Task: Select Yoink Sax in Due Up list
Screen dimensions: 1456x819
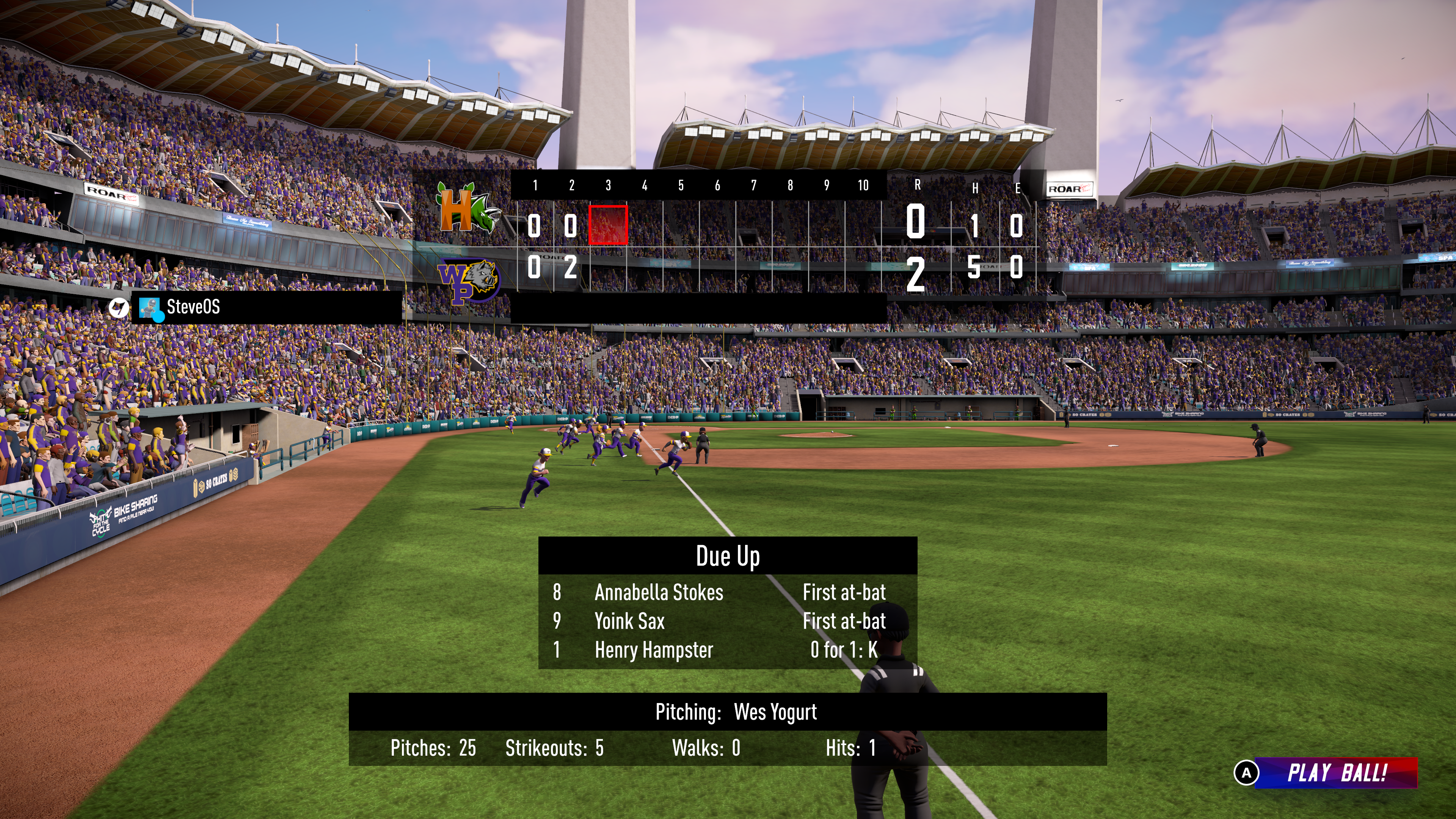Action: pos(629,621)
